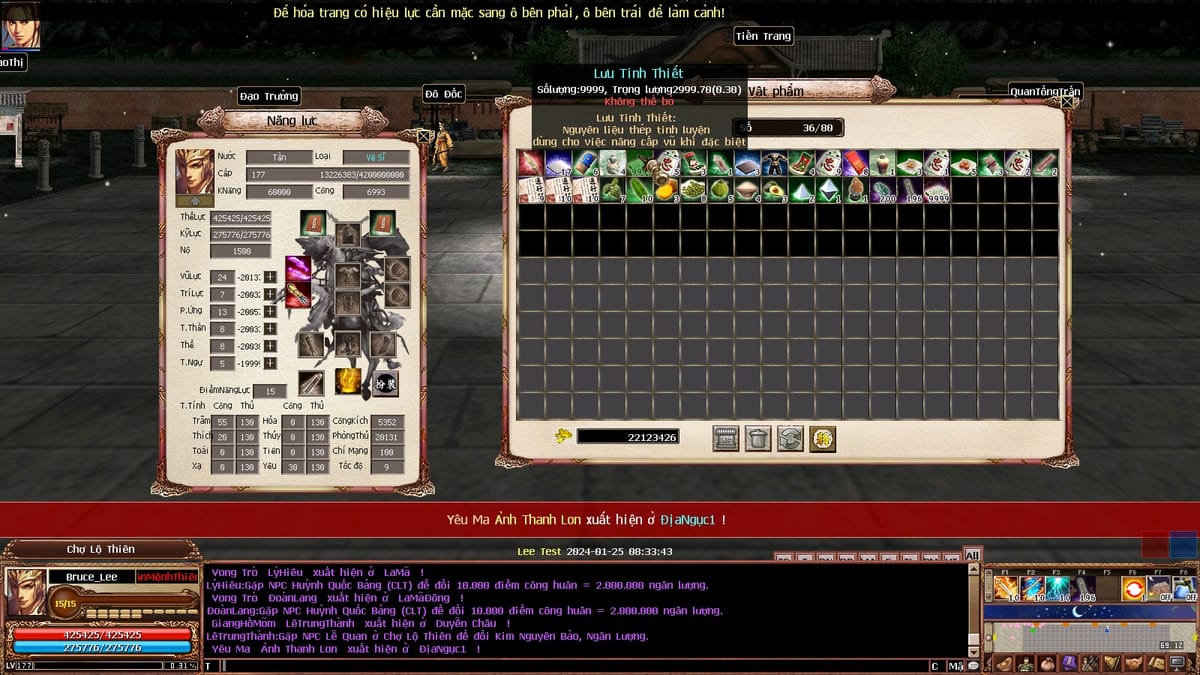Screen dimensions: 1200x675
Task: Close the Vật phẩm inventory window
Action: tap(1067, 101)
